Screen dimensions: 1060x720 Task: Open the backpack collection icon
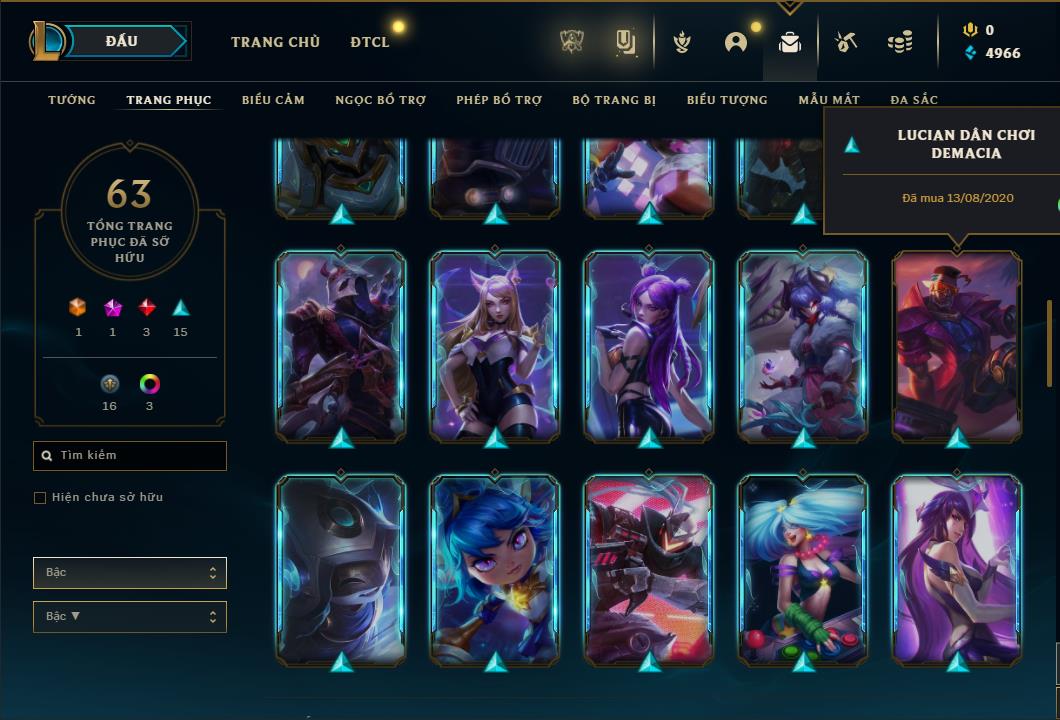click(x=790, y=43)
